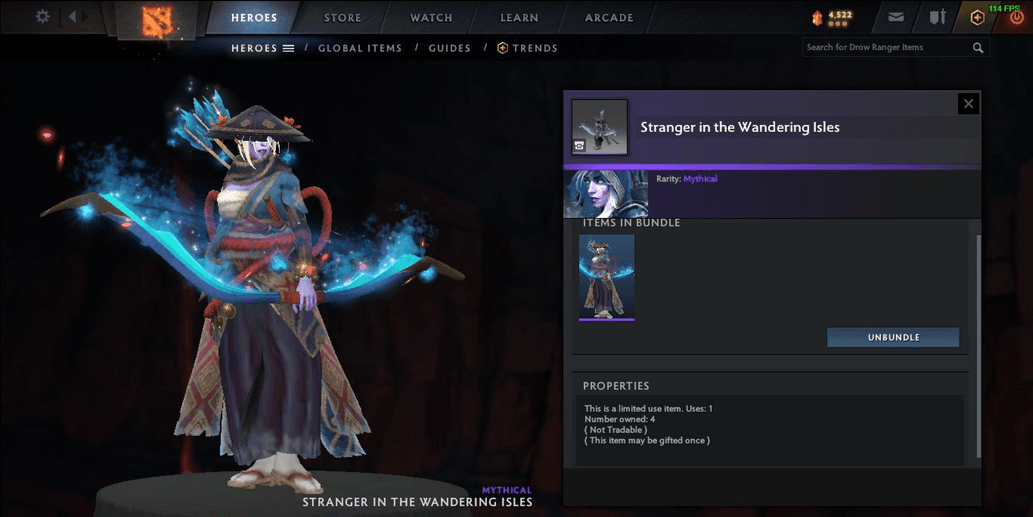Quit the game with the power button
Image resolution: width=1033 pixels, height=517 pixels.
click(1016, 18)
